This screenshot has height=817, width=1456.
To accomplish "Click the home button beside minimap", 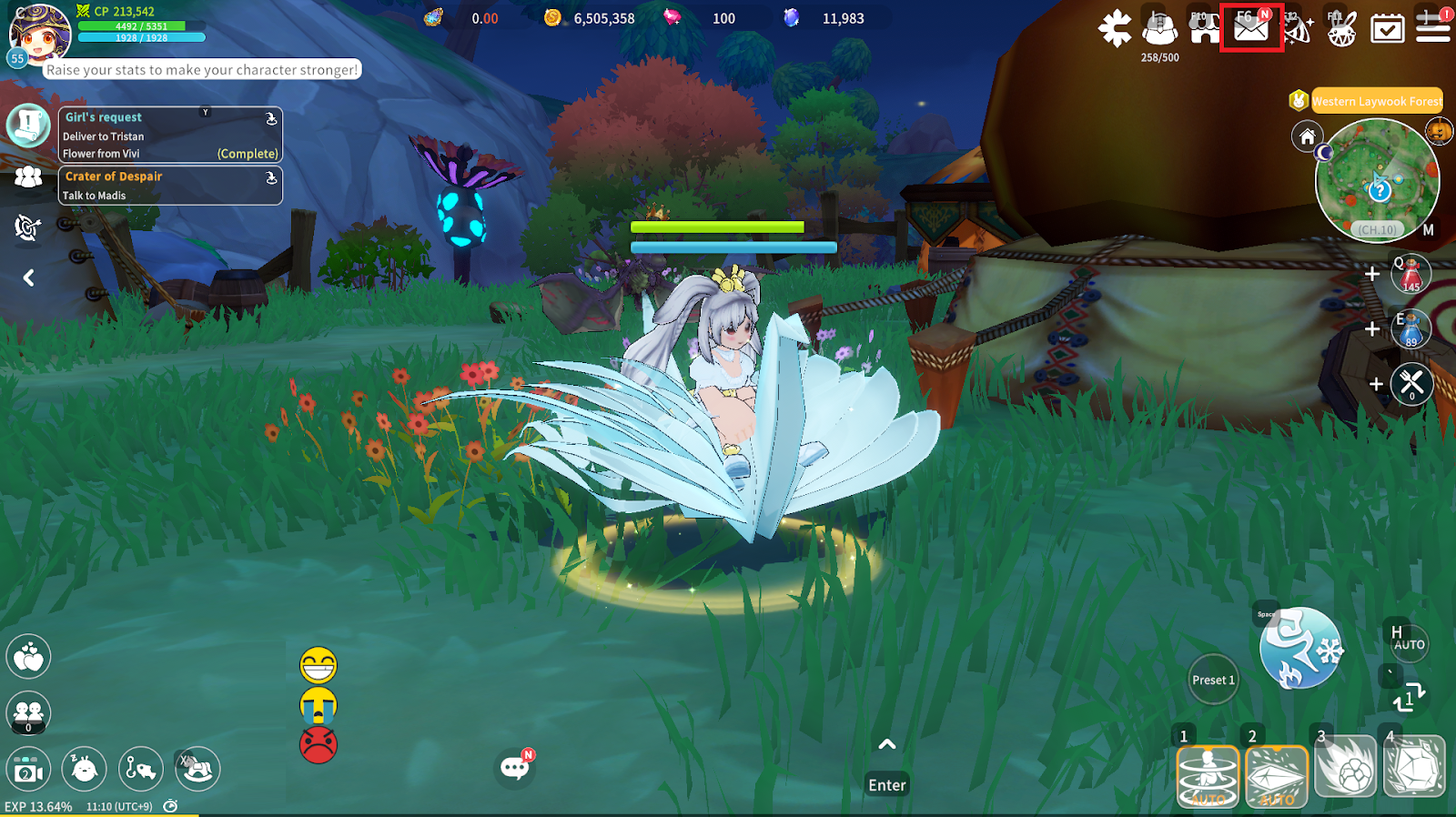I will point(1307,136).
